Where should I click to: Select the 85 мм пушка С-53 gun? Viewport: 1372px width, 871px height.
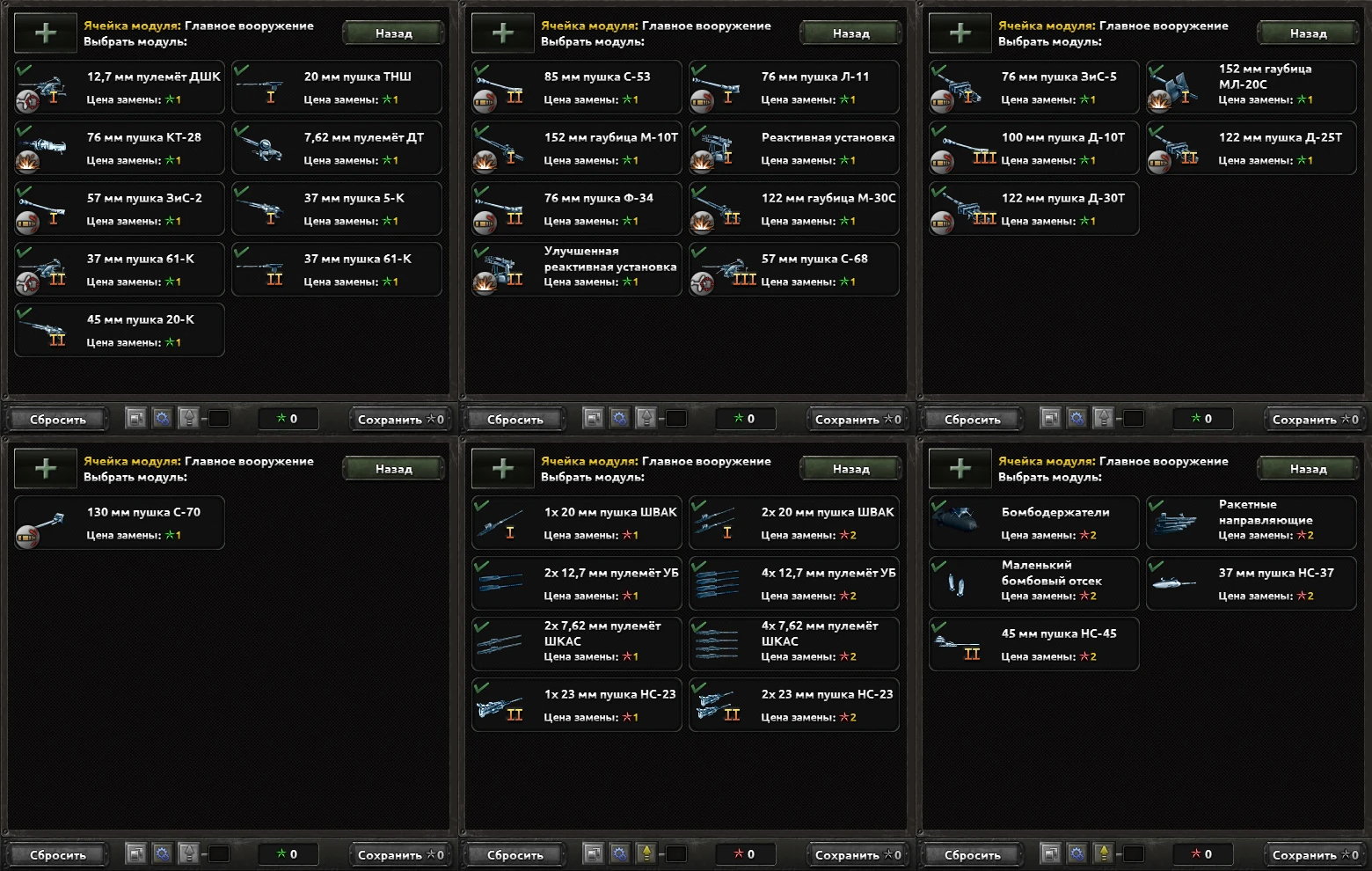[576, 87]
